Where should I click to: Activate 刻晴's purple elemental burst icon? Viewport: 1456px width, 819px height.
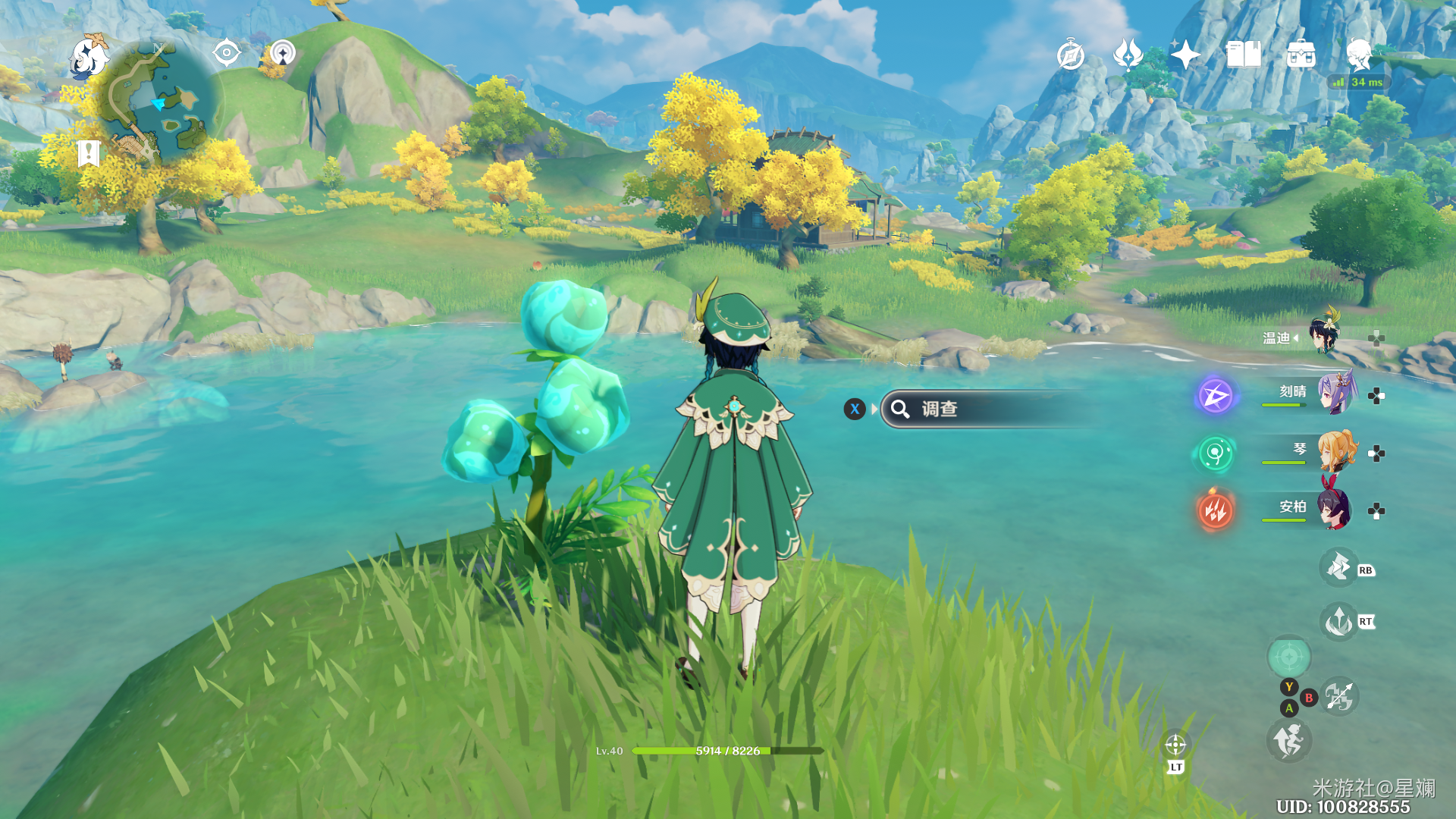(1215, 396)
